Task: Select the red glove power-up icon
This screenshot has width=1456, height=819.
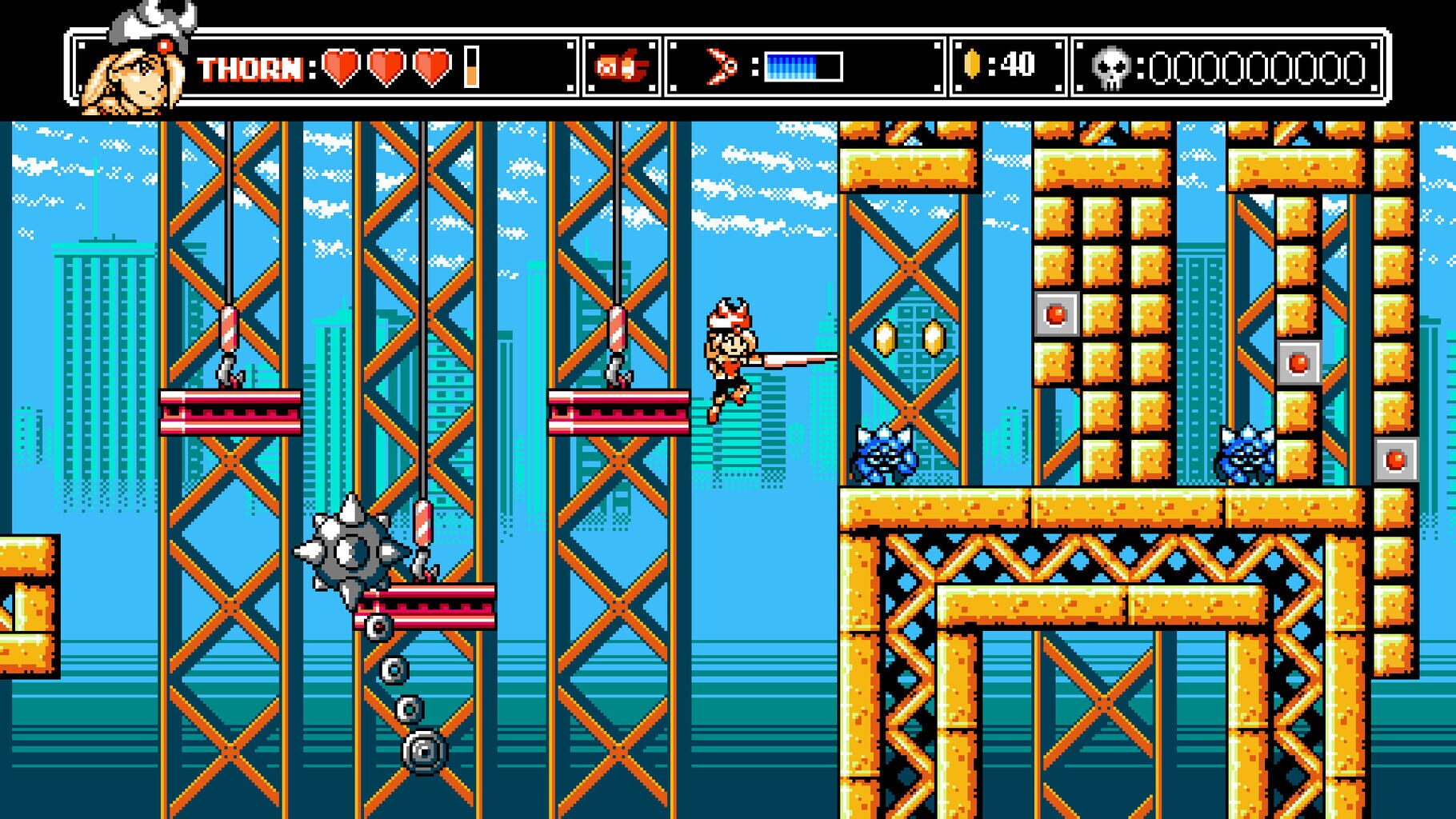Action: pyautogui.click(x=622, y=66)
